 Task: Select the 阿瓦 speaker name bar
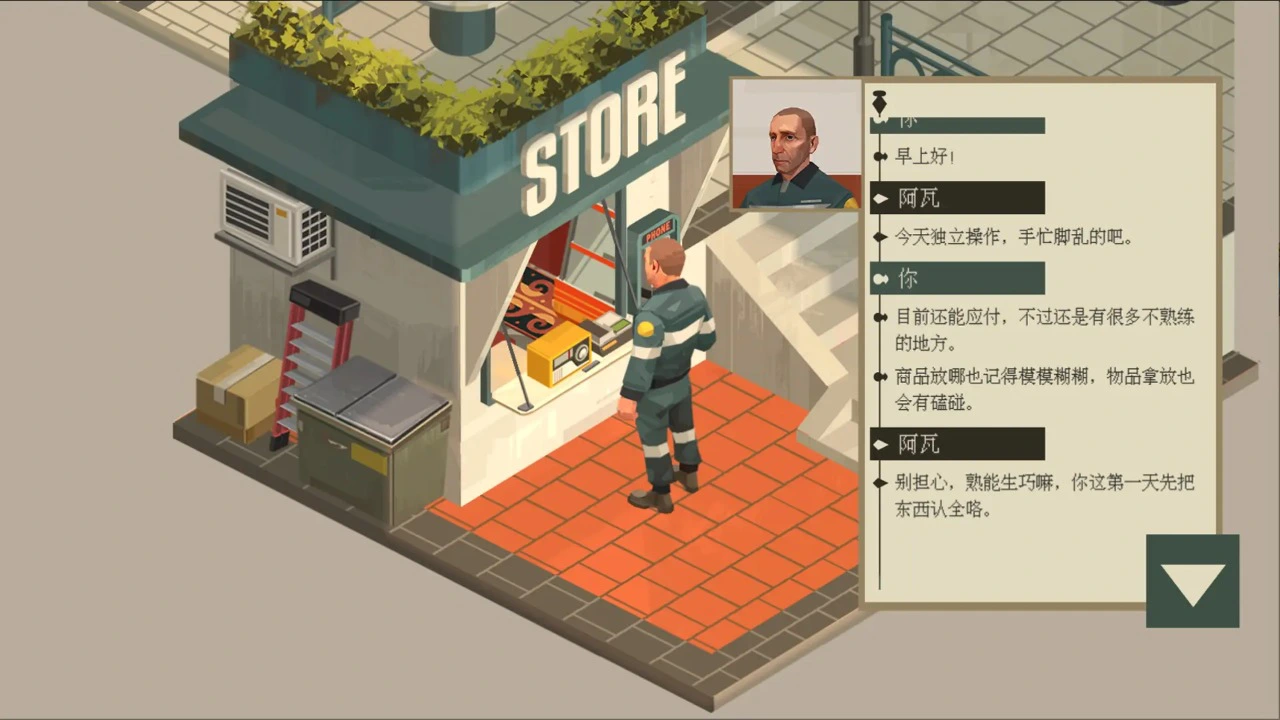956,198
